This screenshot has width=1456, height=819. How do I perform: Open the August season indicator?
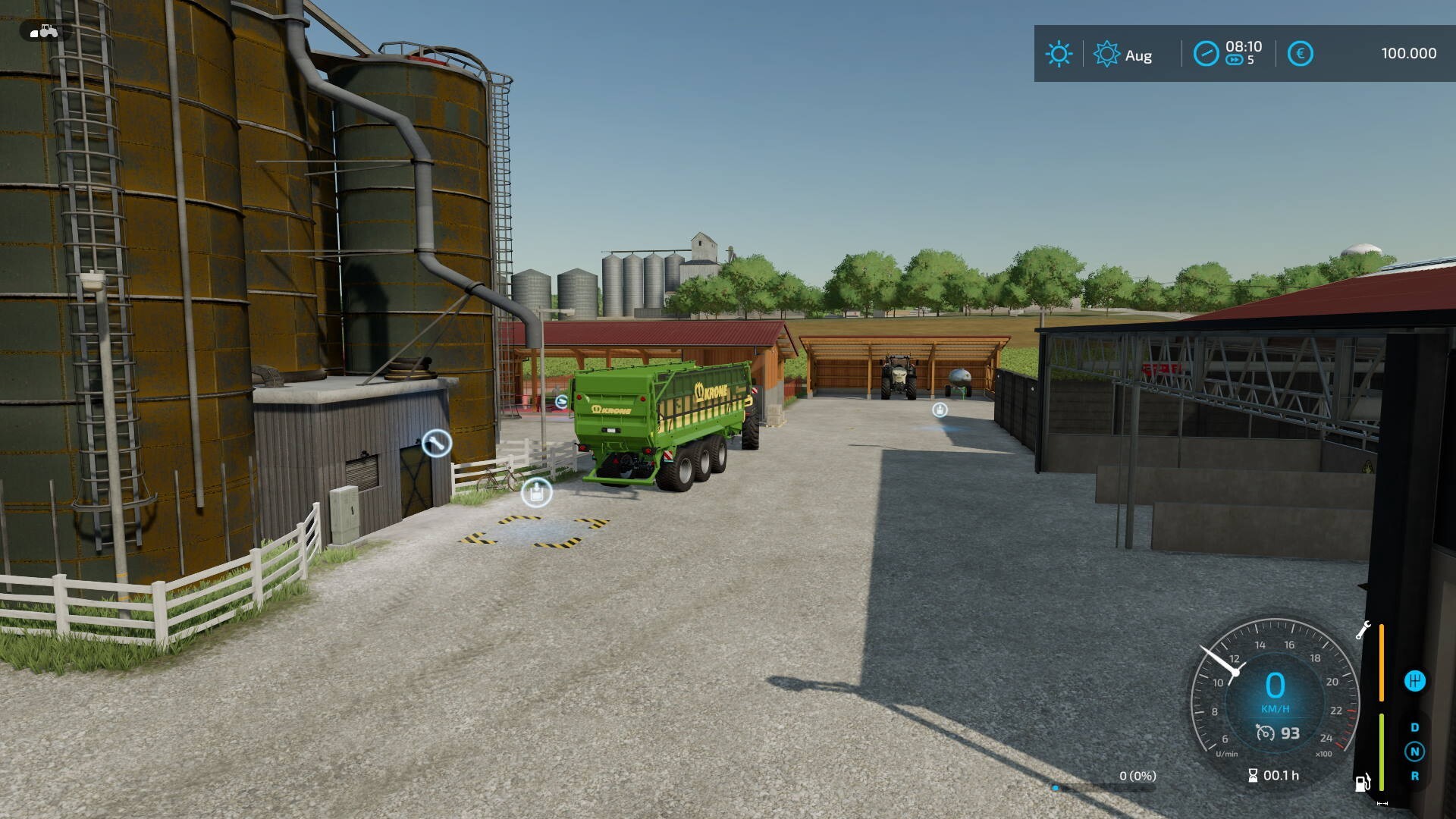click(x=1123, y=55)
